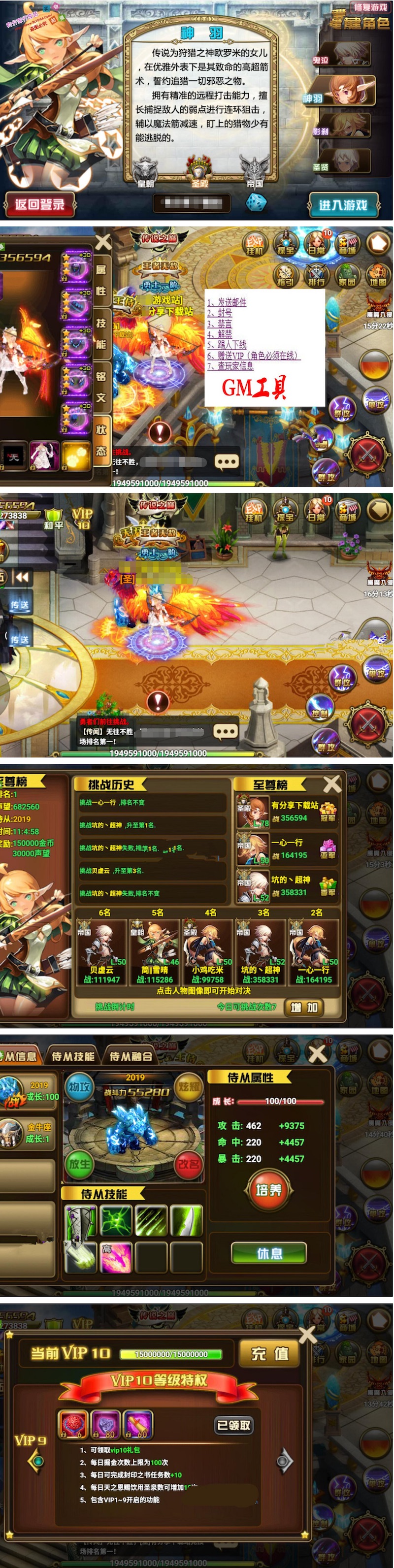Viewport: 394px width, 1568px height.
Task: Close the 至尊榜 arena panel
Action: click(332, 784)
